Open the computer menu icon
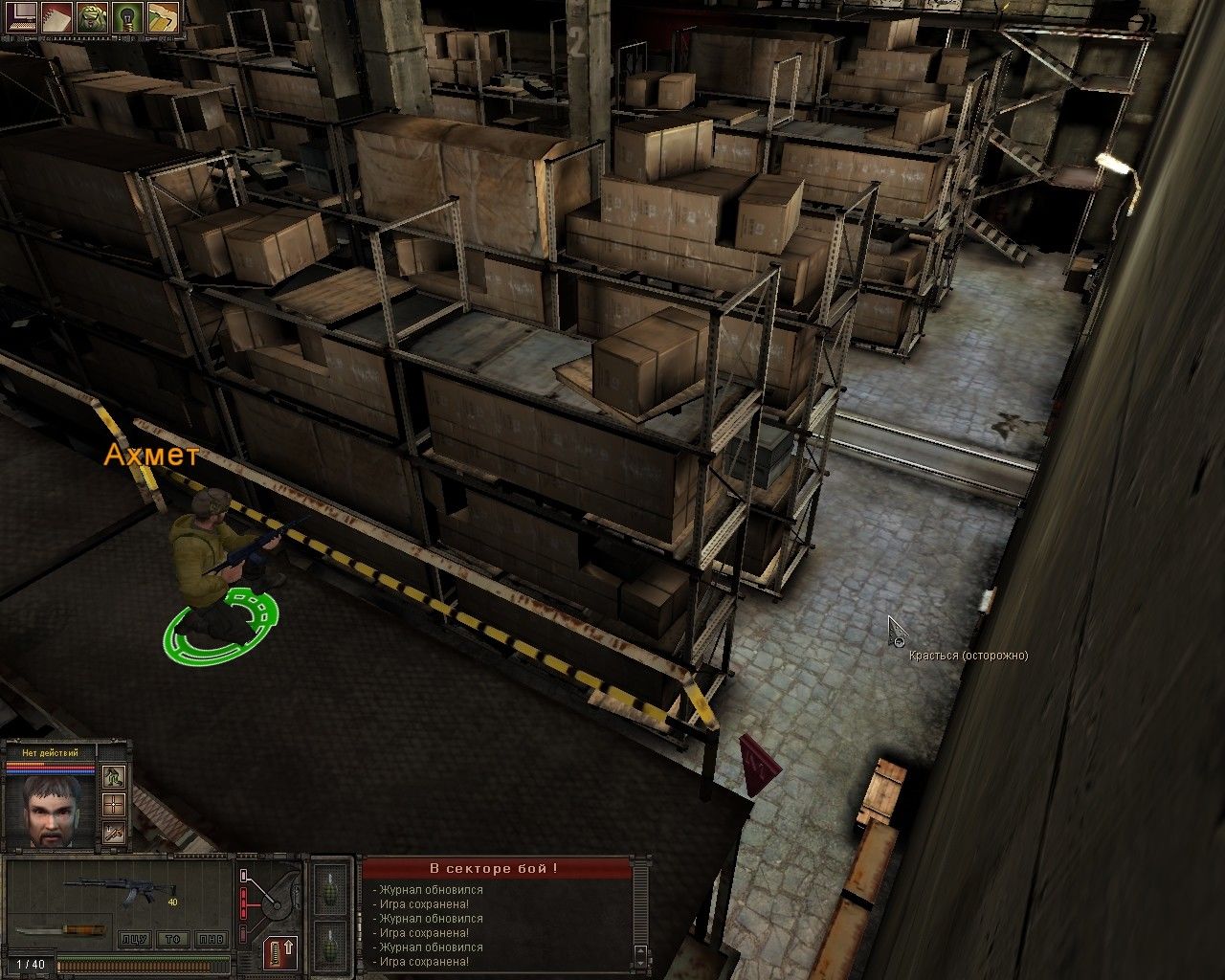Screen dimensions: 1225x980 click(x=19, y=17)
